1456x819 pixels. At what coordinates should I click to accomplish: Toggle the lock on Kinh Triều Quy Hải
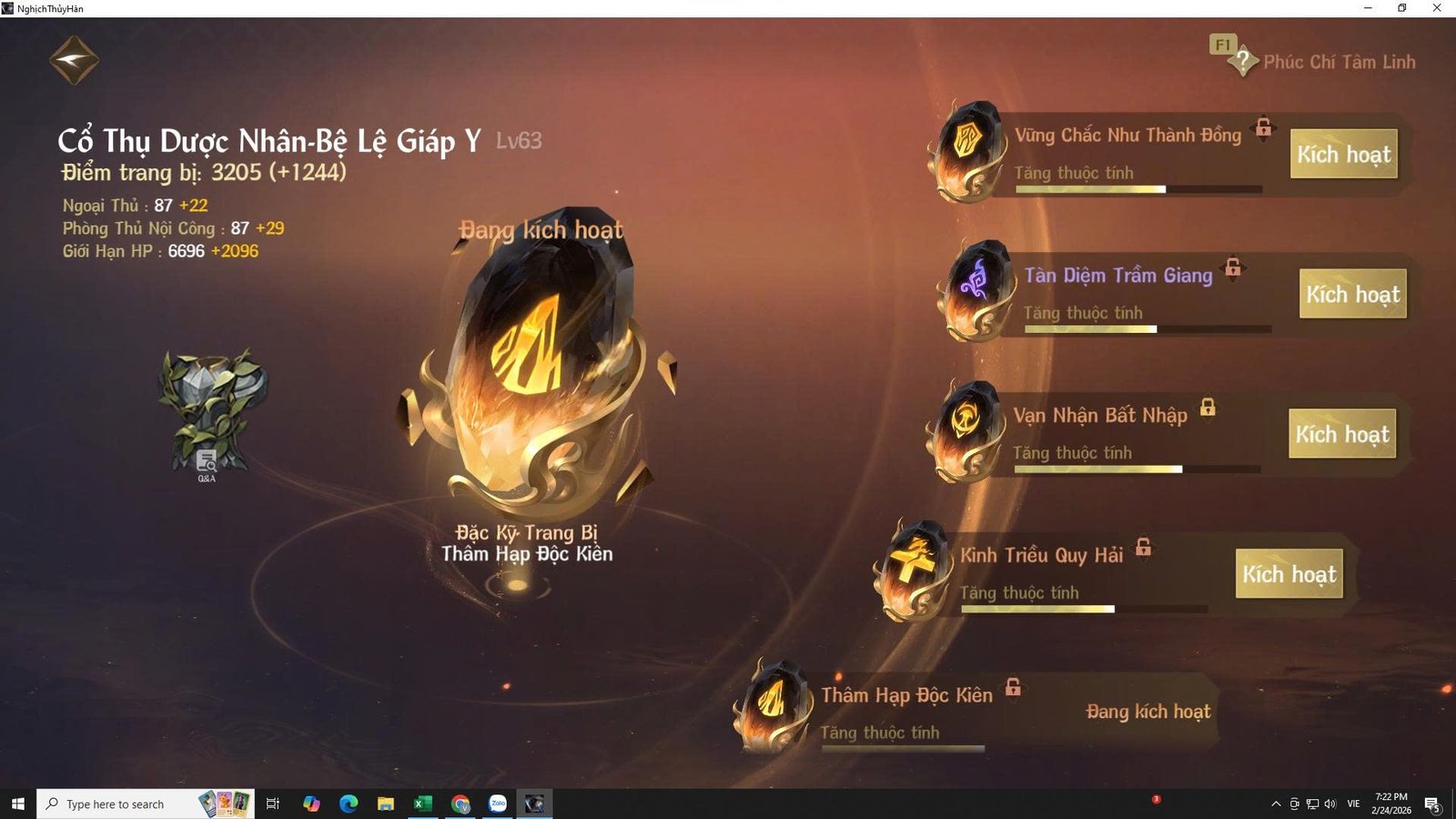(x=1145, y=550)
